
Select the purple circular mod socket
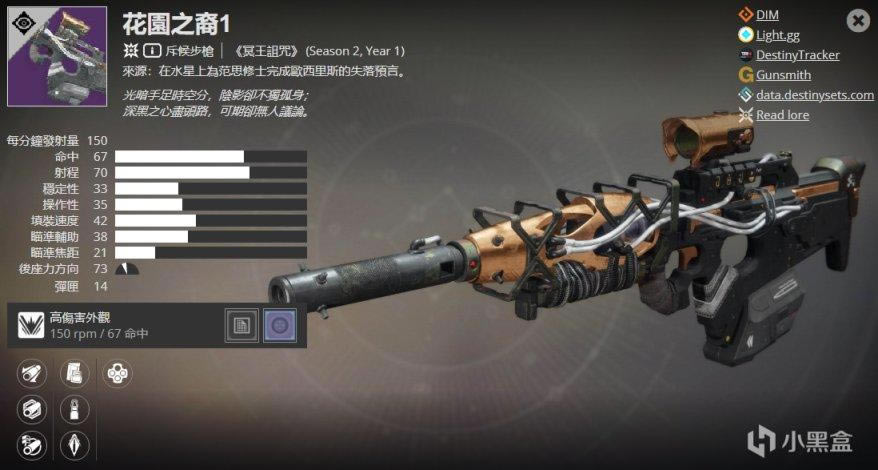point(280,325)
